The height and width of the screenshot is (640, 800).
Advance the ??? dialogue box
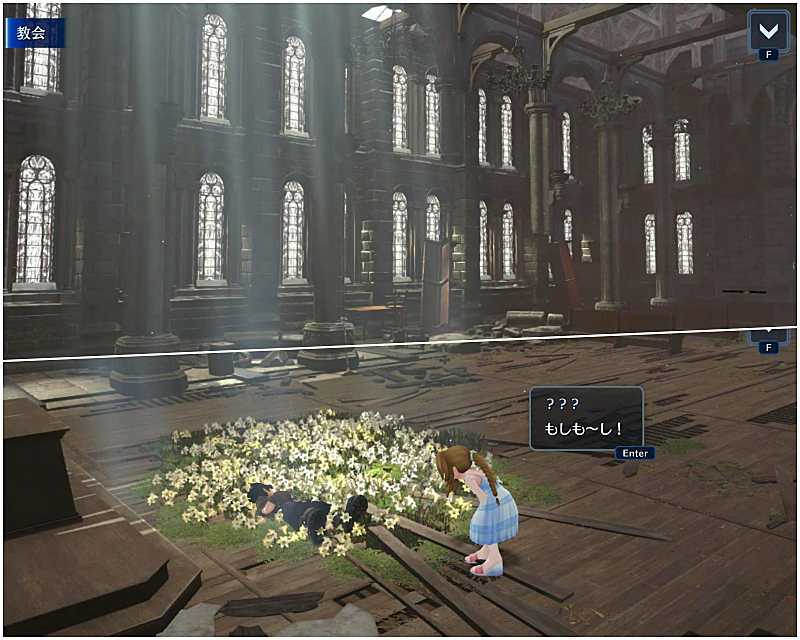[635, 453]
